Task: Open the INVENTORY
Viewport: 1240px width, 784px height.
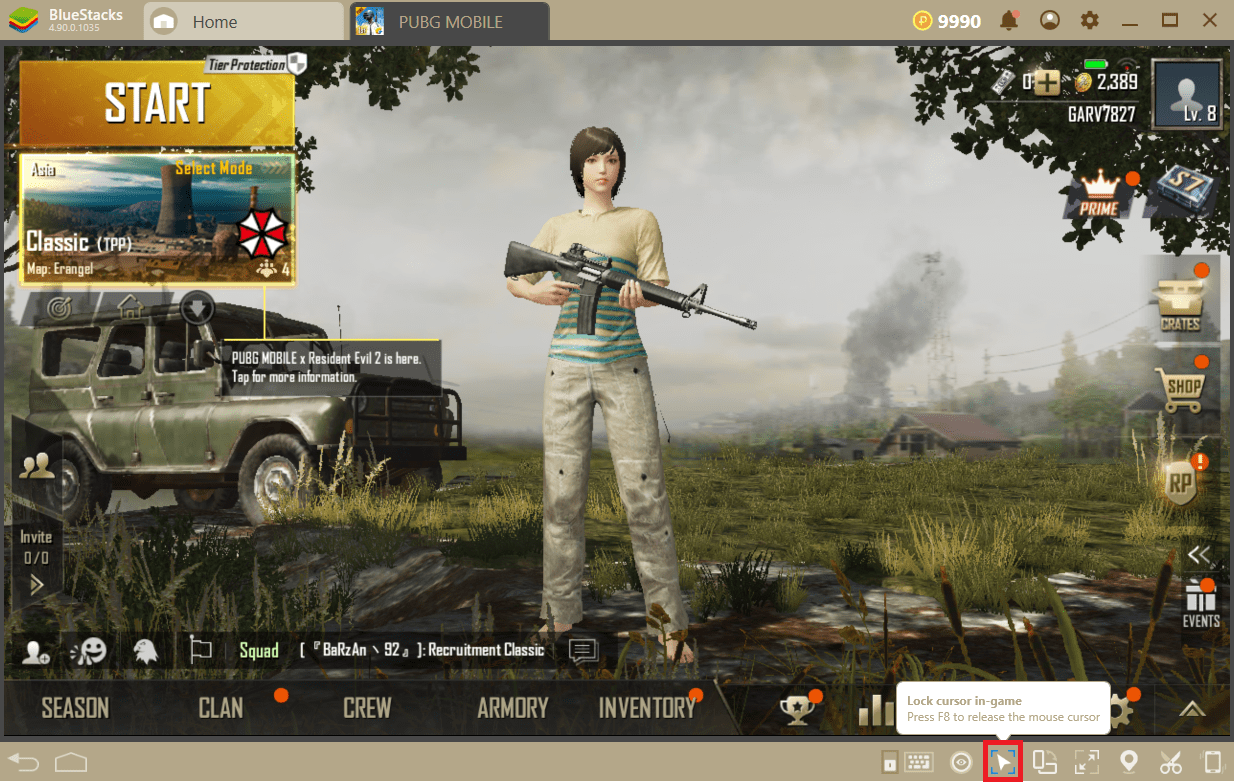Action: pyautogui.click(x=646, y=708)
